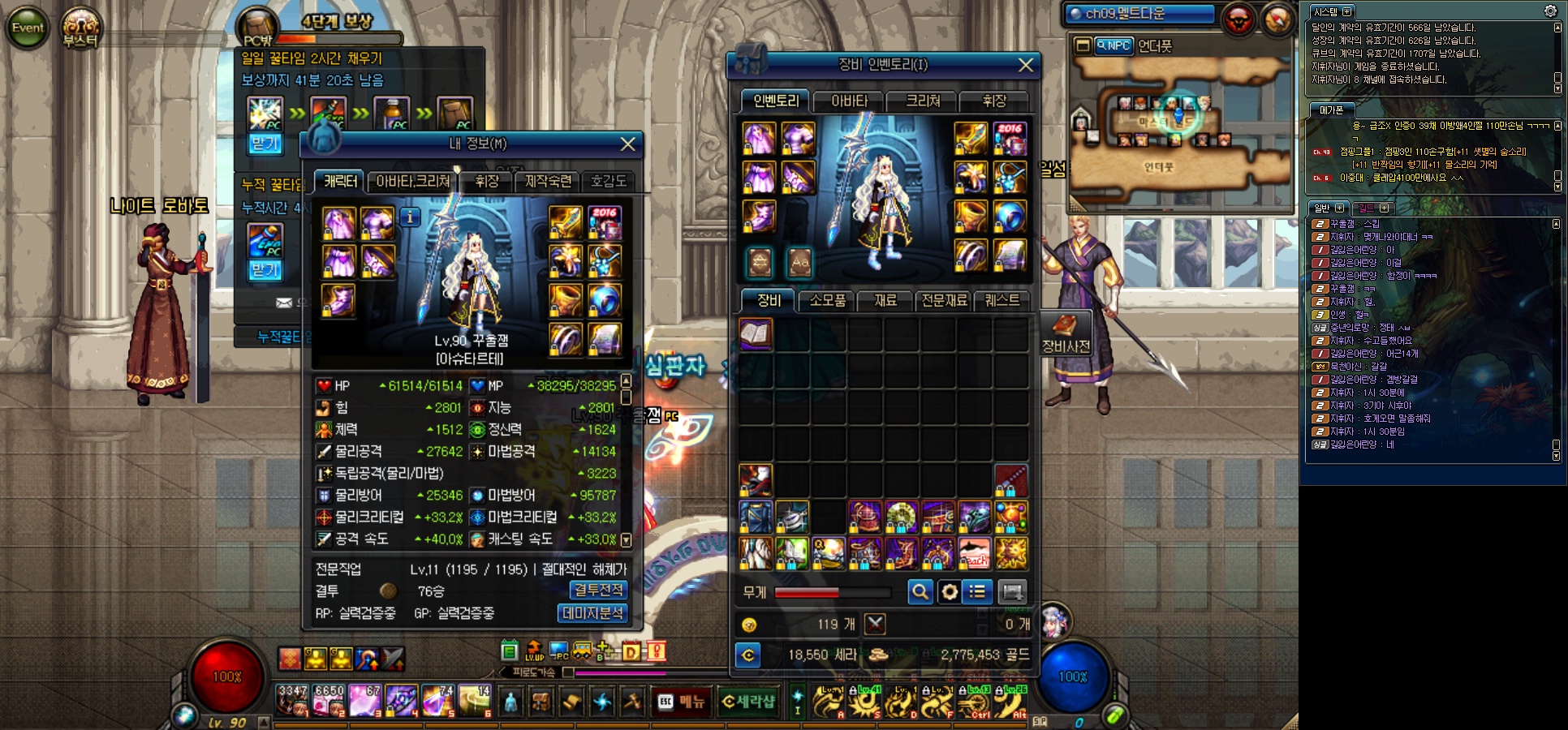Screen dimensions: 1568x730
Task: Click the 결투전적 button
Action: [x=598, y=590]
